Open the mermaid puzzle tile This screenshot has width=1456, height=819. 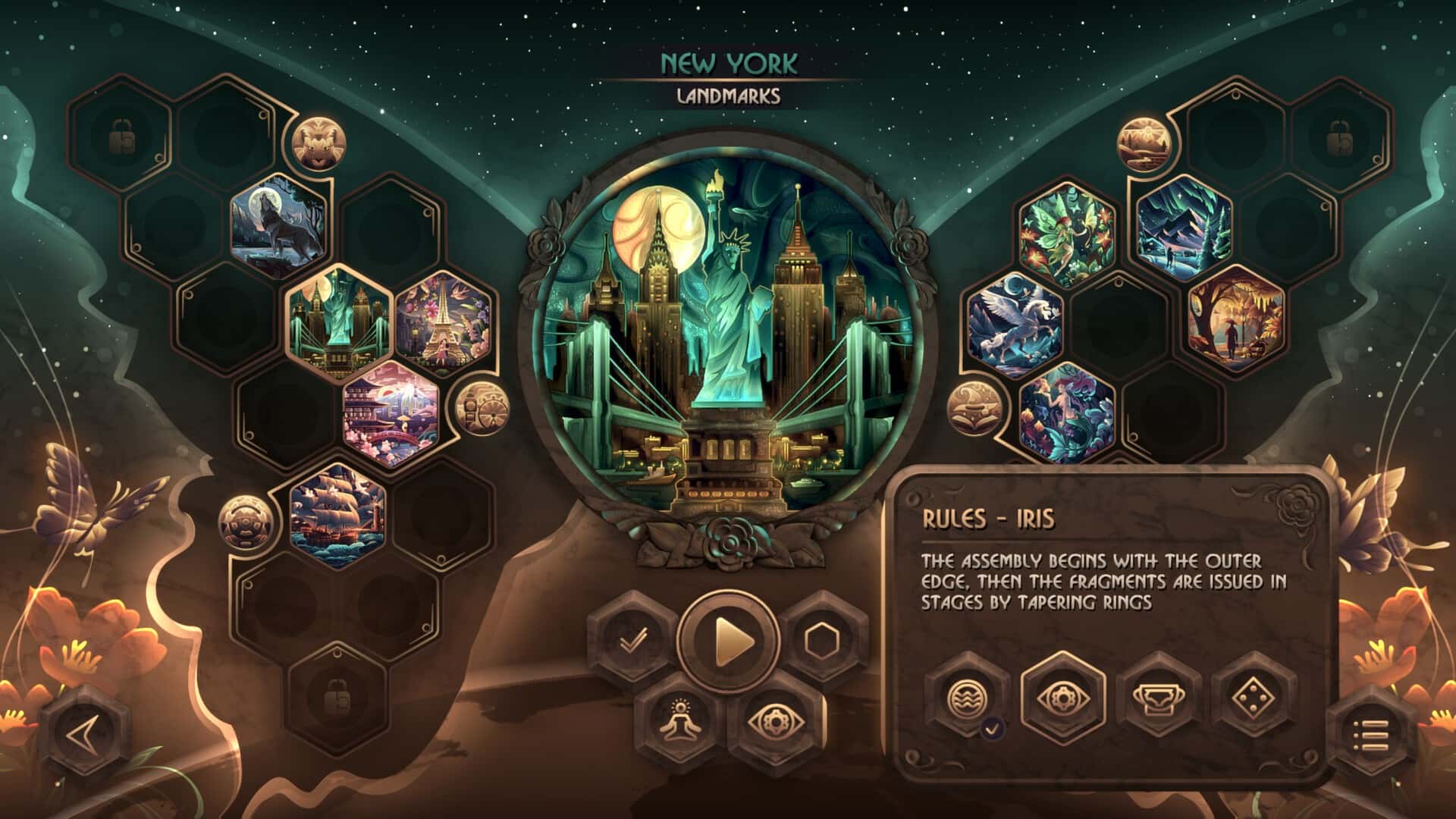[1067, 412]
